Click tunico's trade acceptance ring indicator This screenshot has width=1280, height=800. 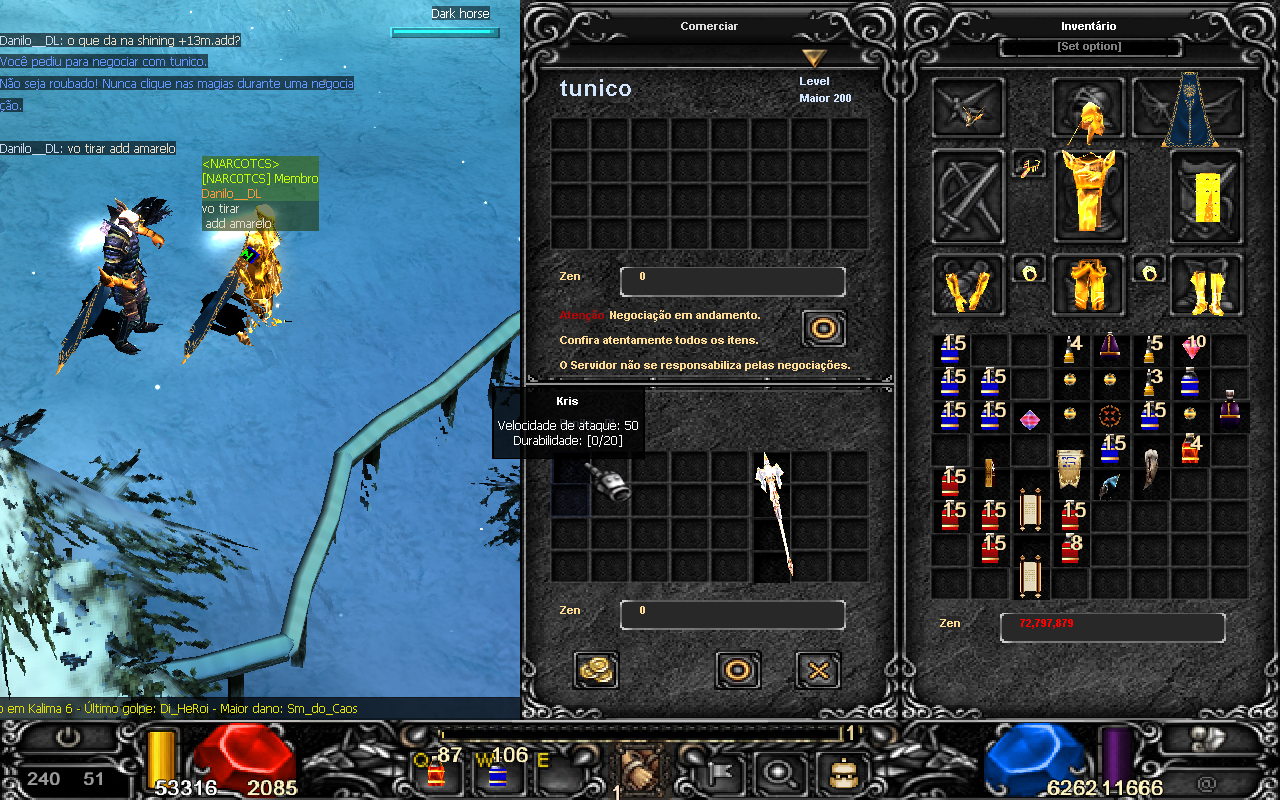824,328
